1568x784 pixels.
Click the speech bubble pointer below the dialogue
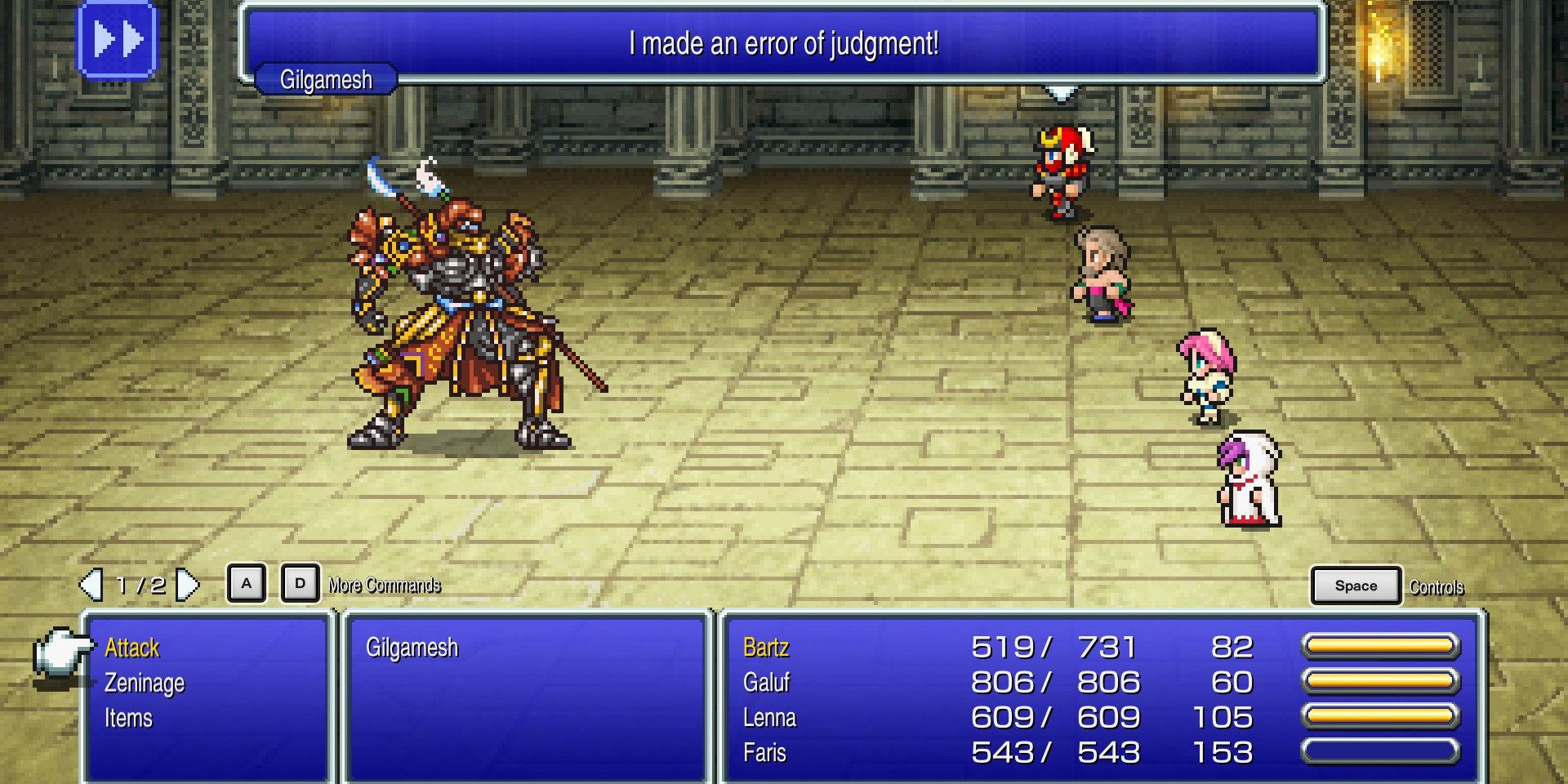tap(1061, 93)
